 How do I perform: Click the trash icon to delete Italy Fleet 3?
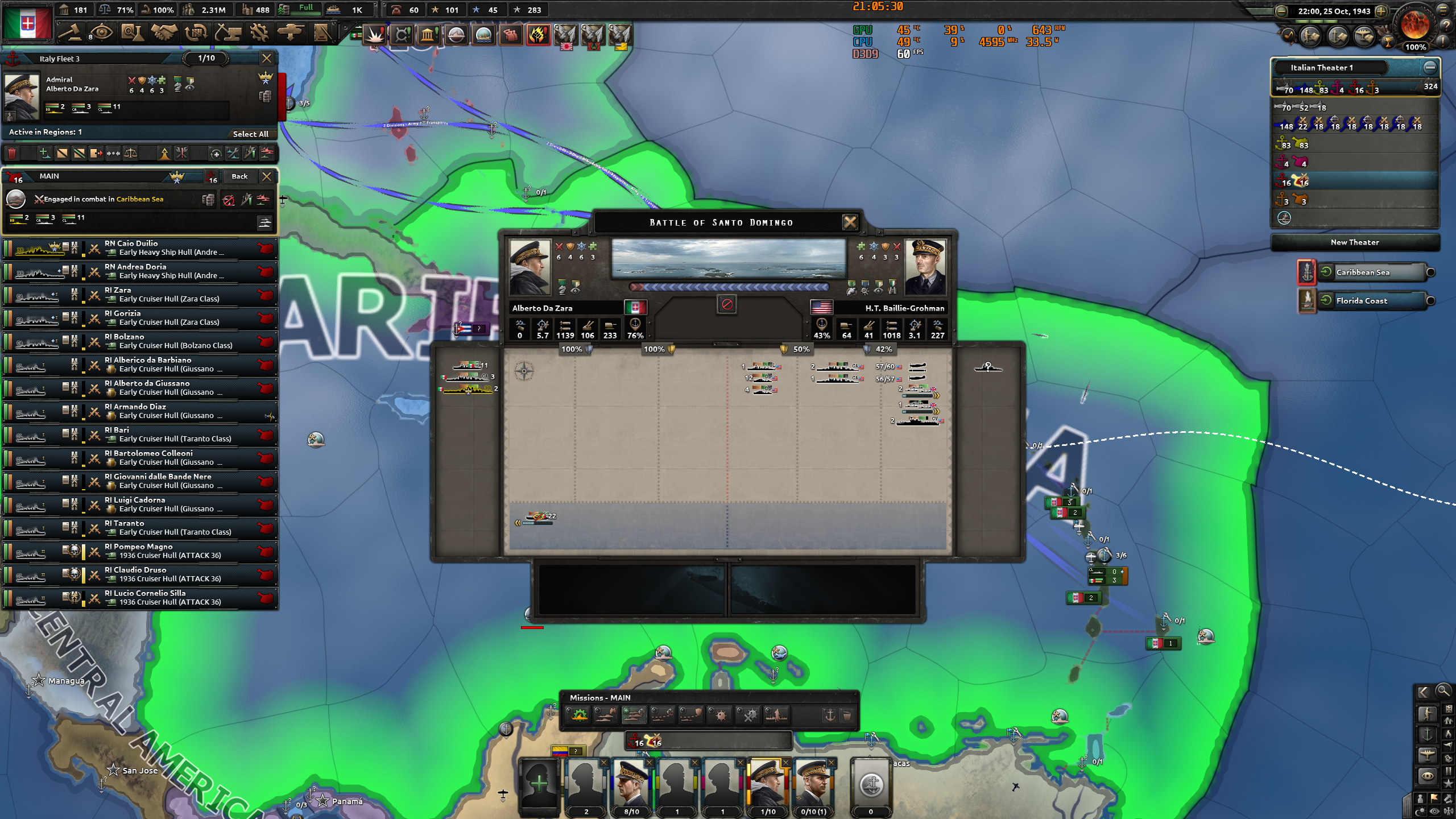click(x=13, y=154)
